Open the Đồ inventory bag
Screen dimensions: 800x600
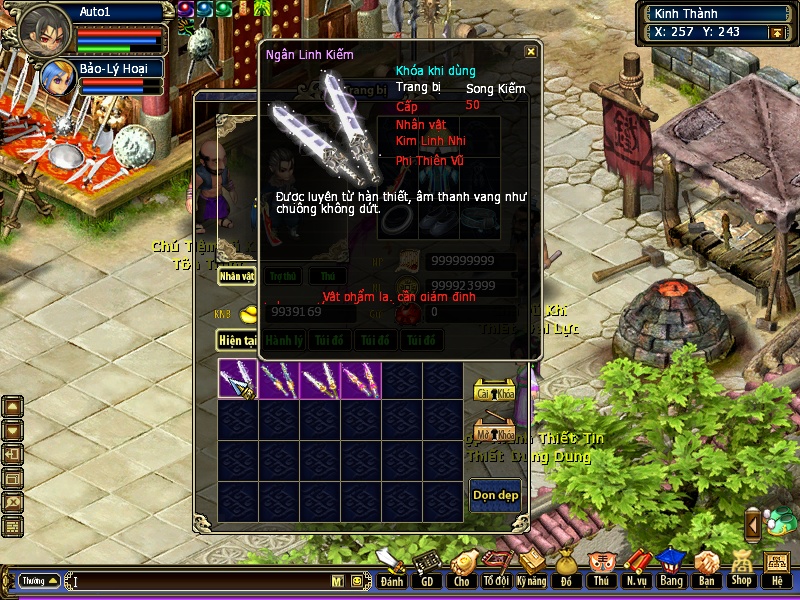[x=566, y=567]
